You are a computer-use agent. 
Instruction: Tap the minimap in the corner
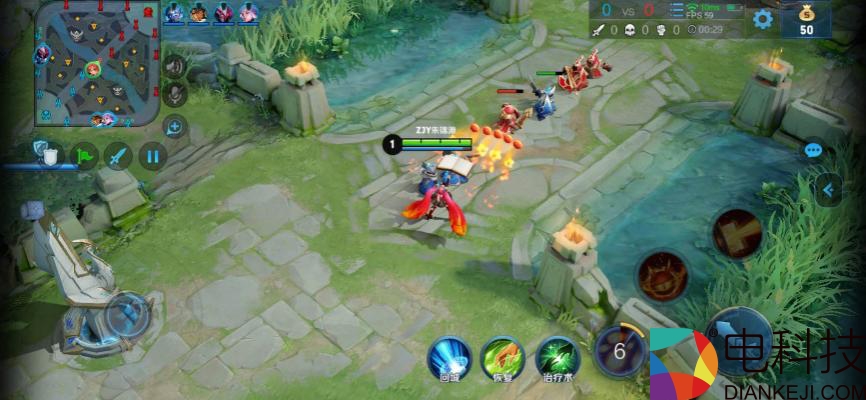coord(98,65)
